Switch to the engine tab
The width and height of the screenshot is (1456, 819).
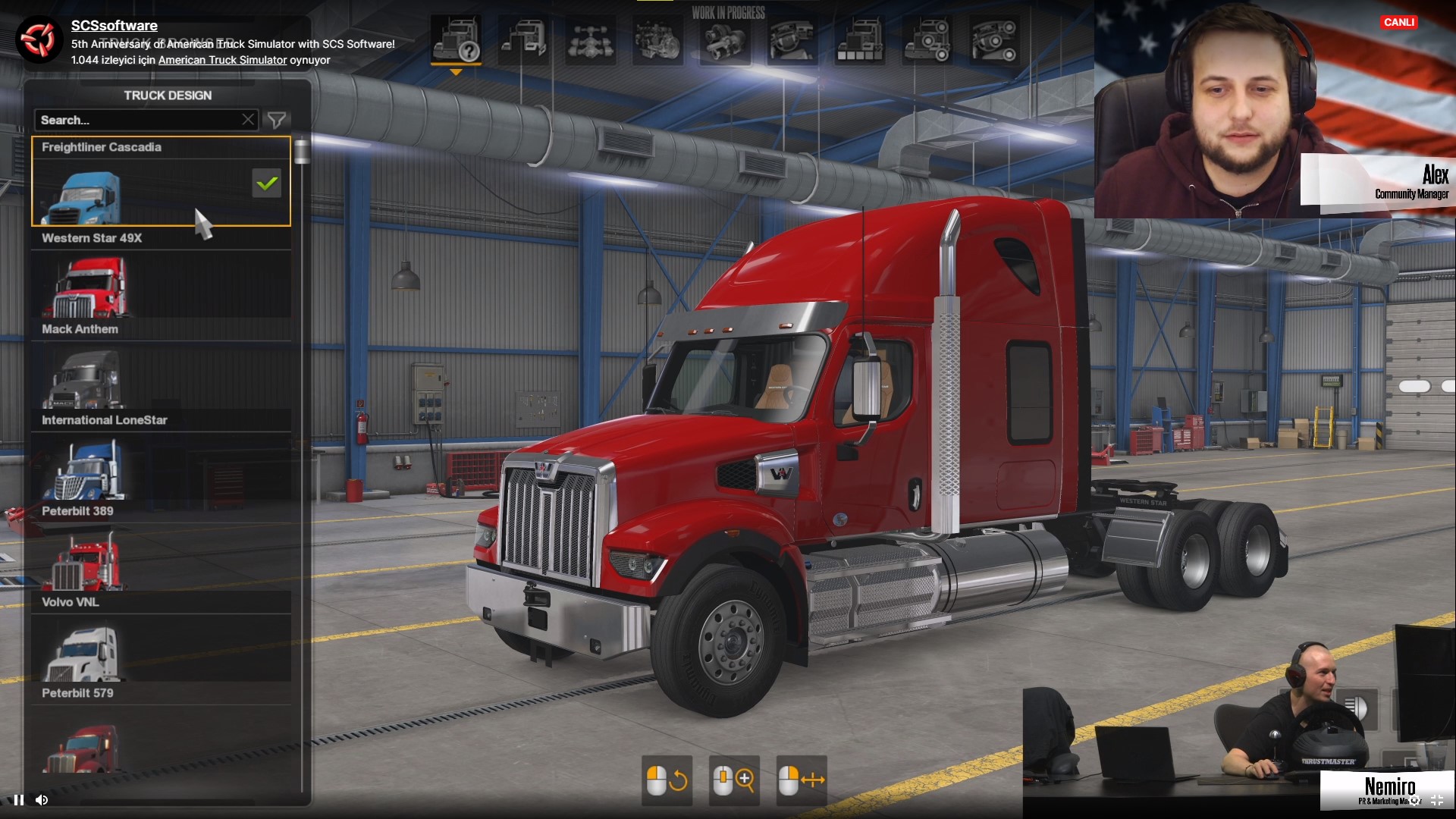657,39
